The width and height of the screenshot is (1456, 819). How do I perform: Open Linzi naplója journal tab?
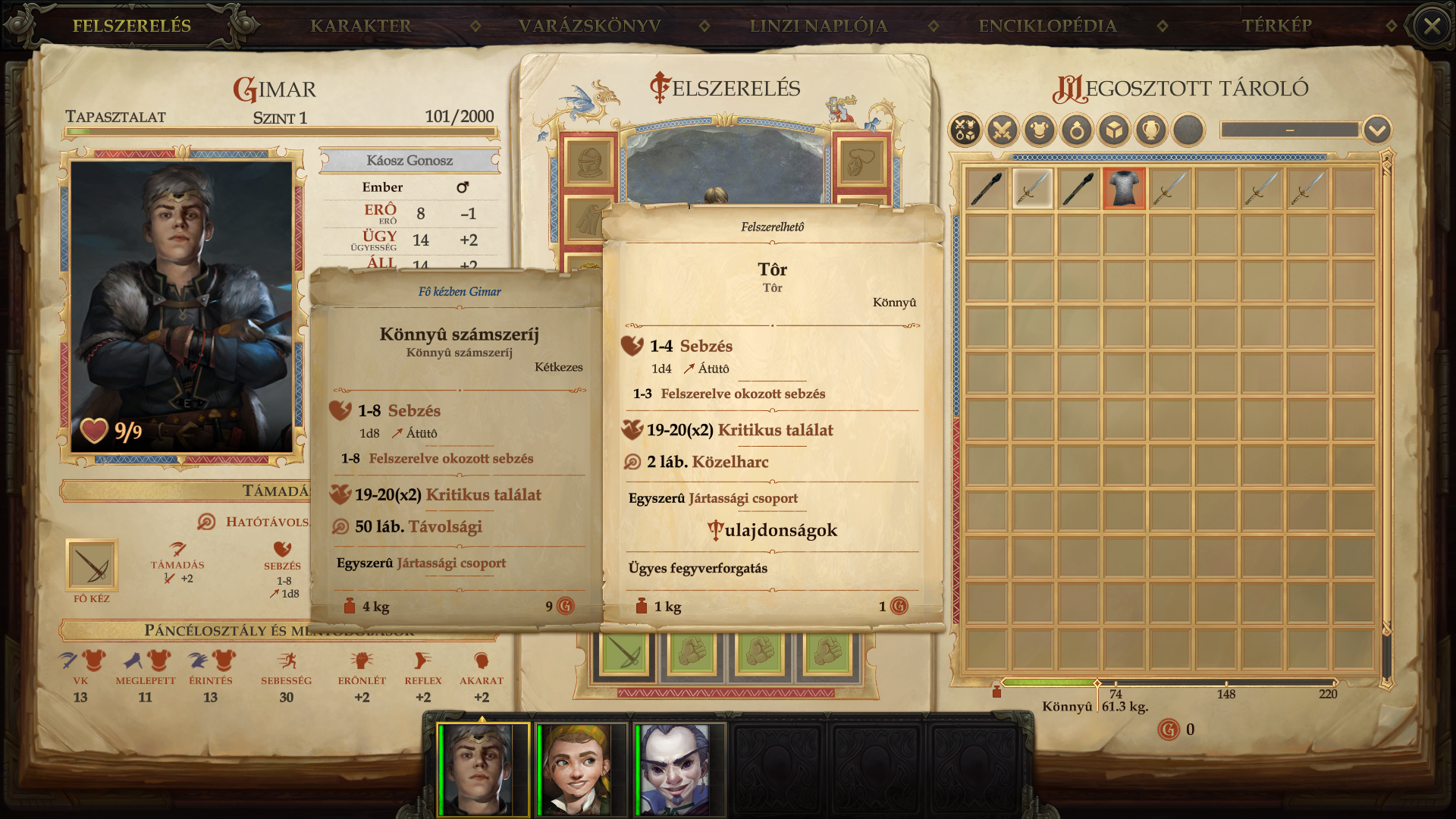coord(818,26)
